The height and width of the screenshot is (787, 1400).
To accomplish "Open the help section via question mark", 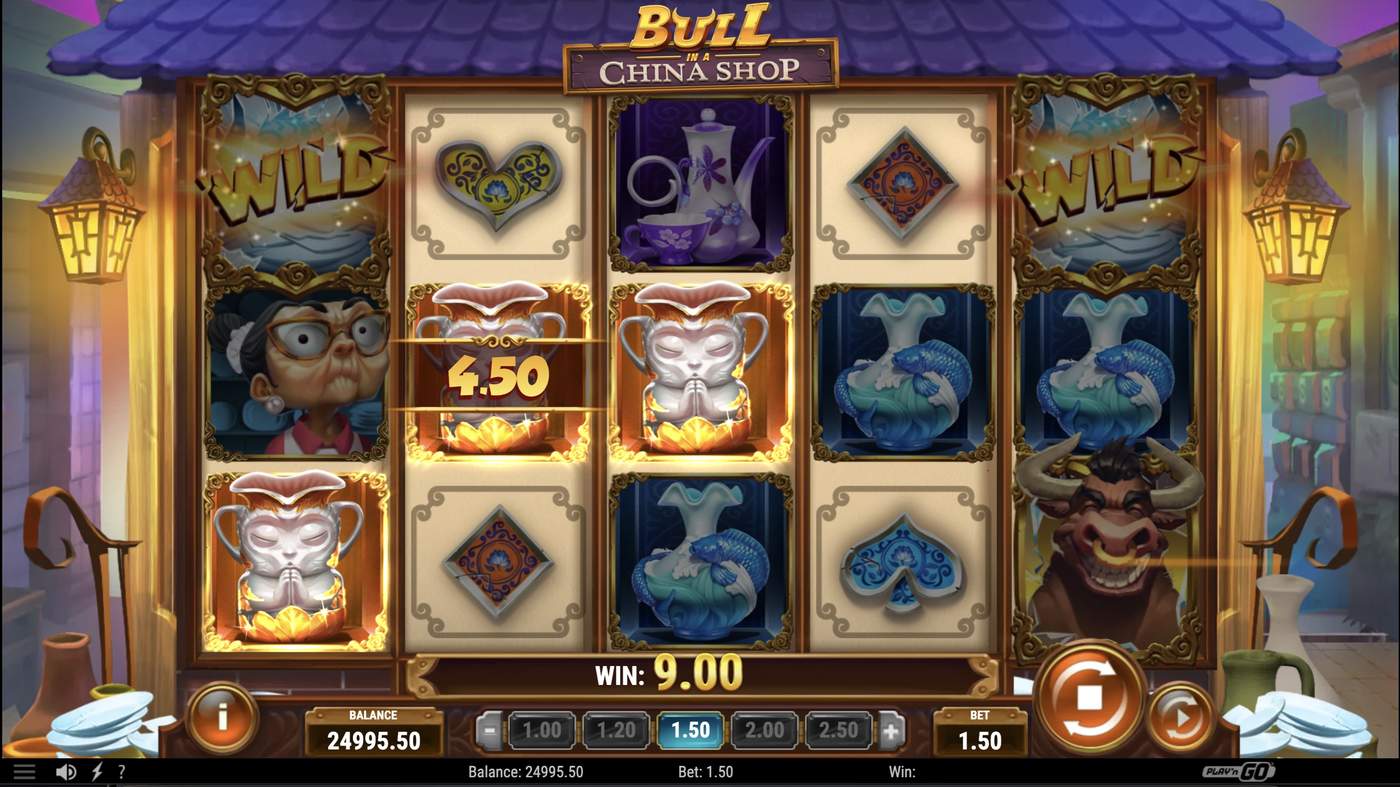I will (x=121, y=771).
